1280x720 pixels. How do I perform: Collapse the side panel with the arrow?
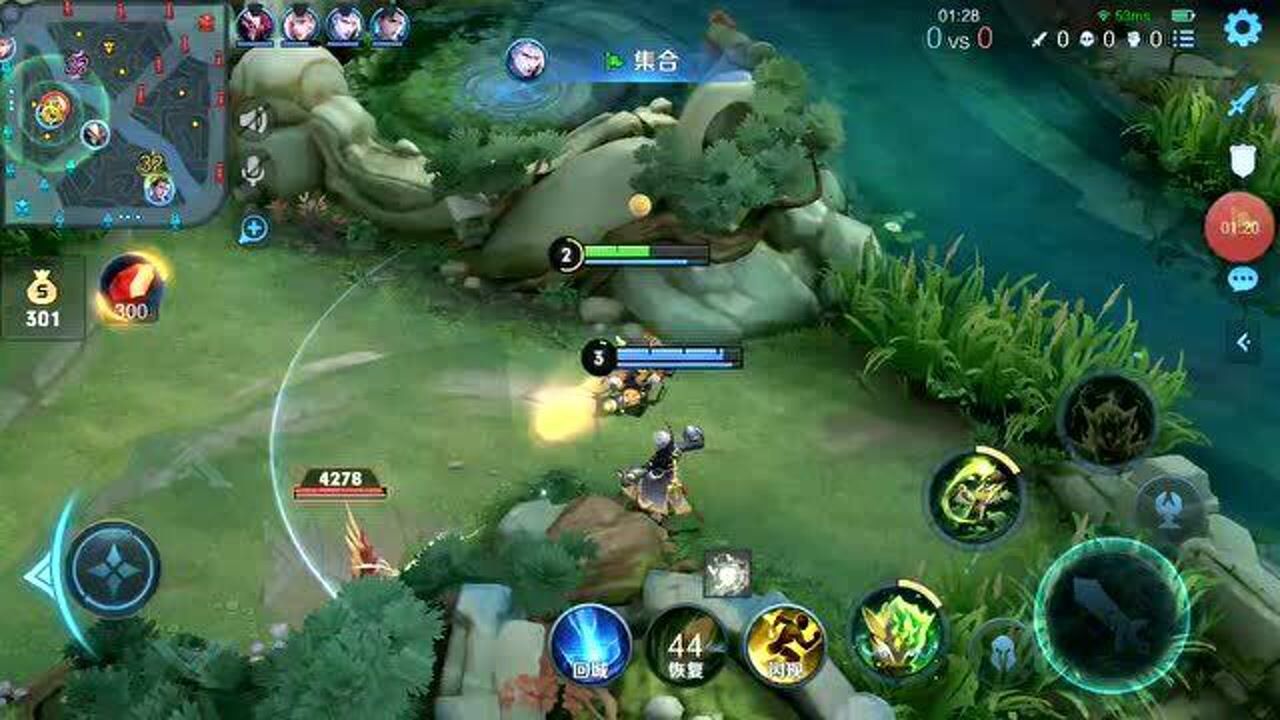pyautogui.click(x=1243, y=343)
